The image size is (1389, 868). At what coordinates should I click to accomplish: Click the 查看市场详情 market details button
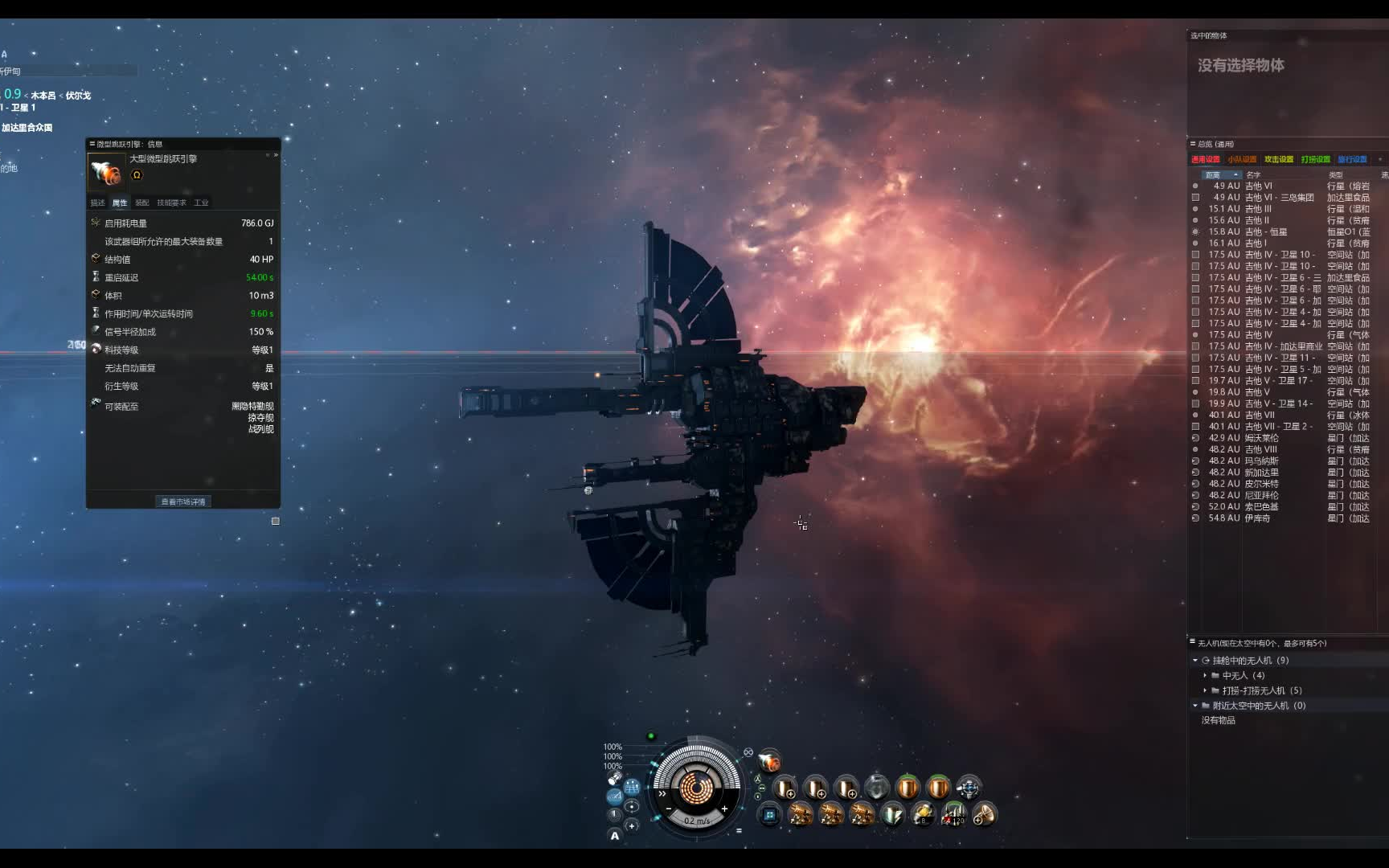[x=183, y=502]
